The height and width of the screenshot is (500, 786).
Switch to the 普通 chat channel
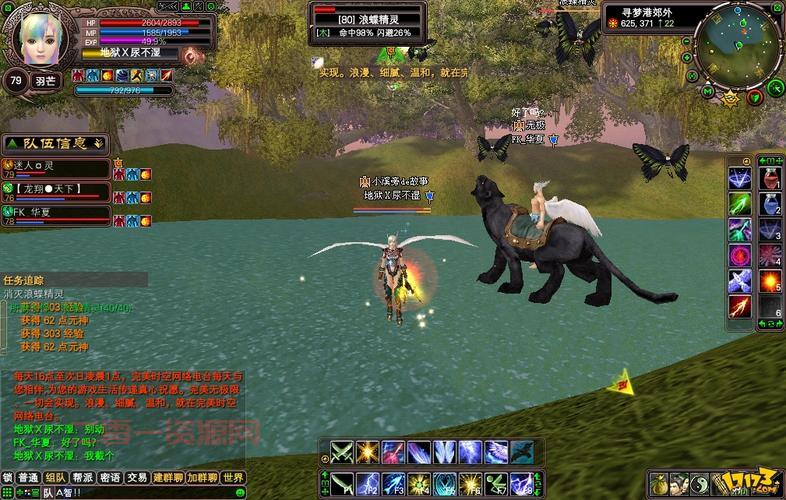[x=29, y=478]
